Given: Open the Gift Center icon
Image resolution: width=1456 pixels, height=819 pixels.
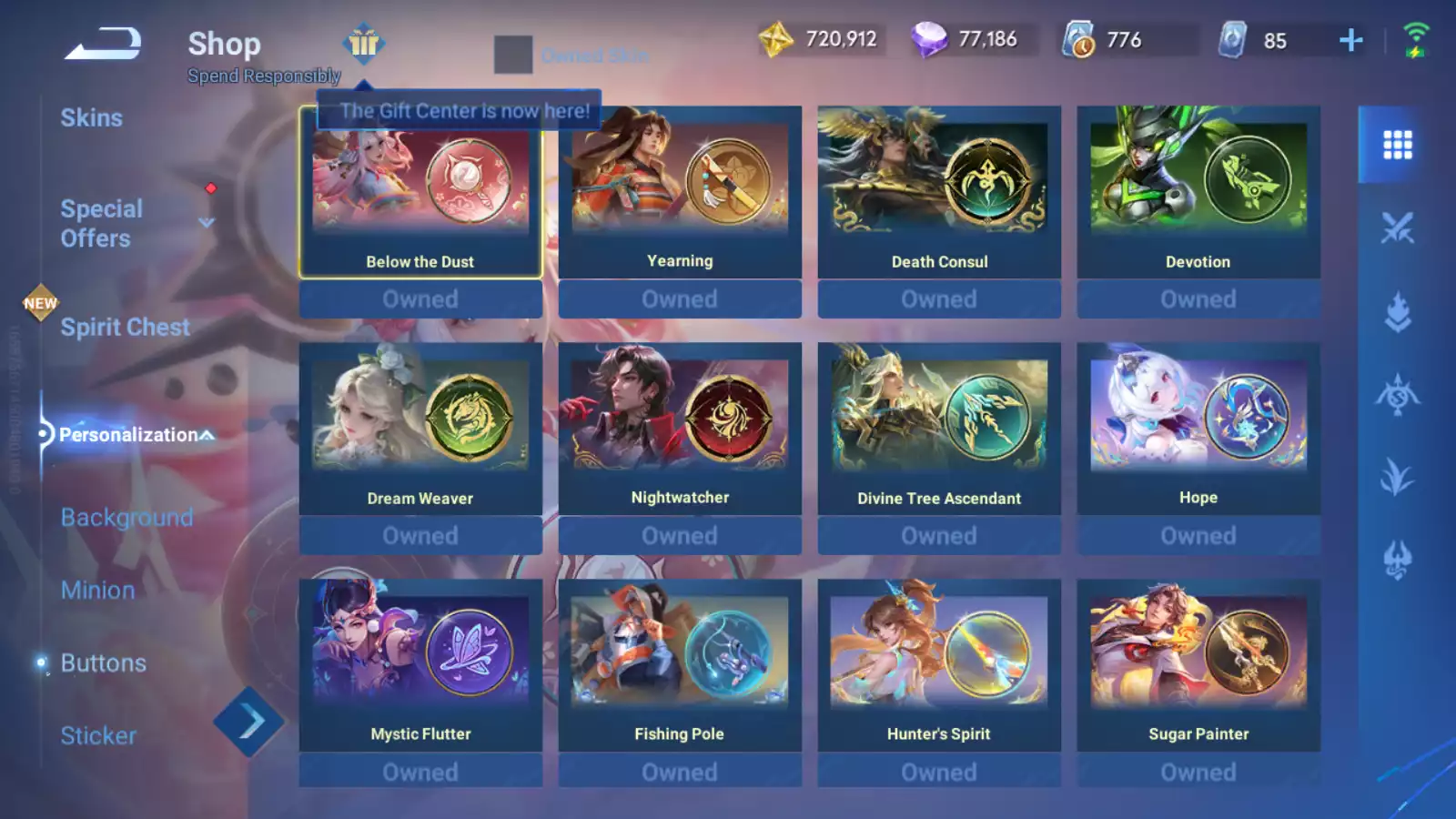Looking at the screenshot, I should 364,43.
